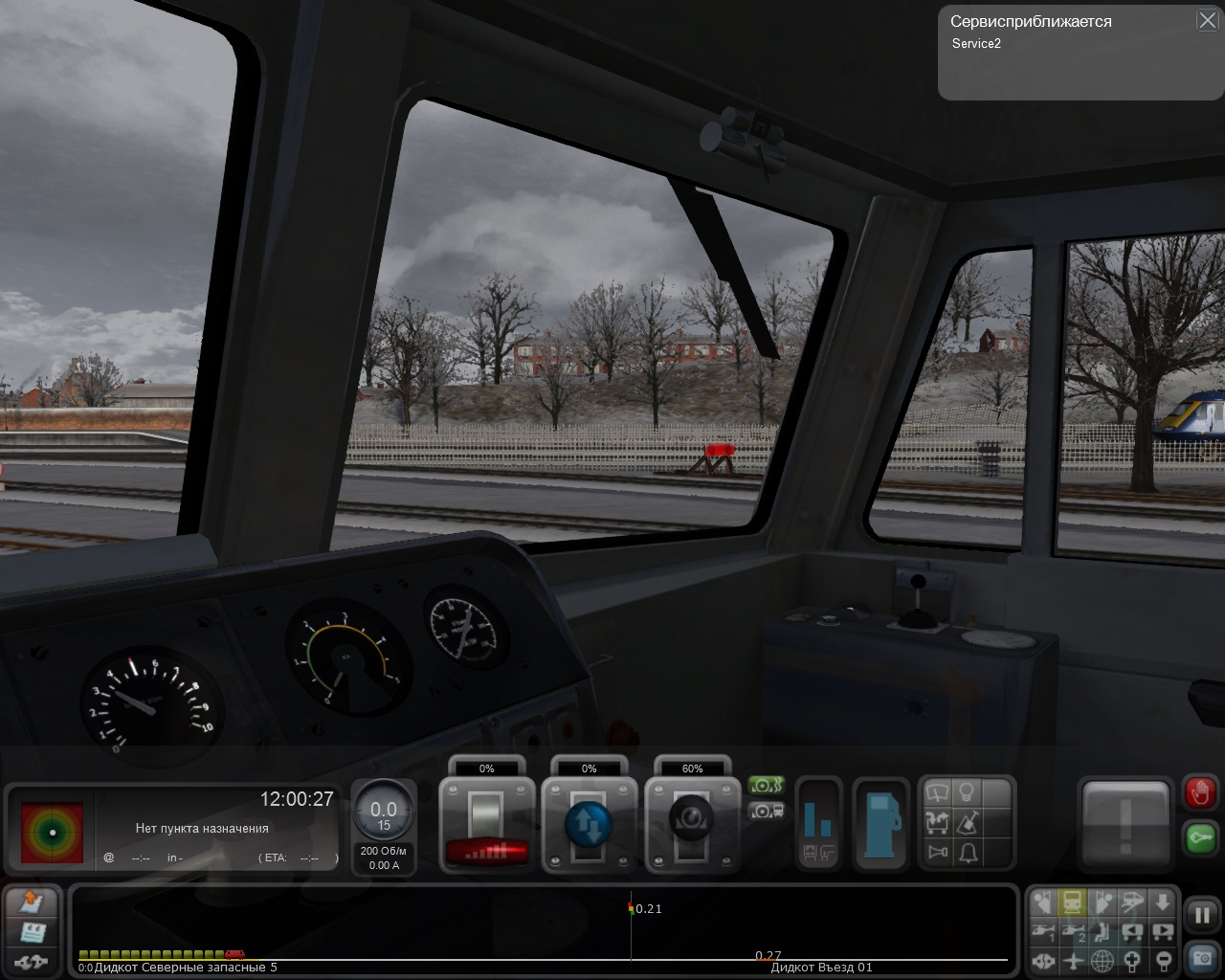The width and height of the screenshot is (1225, 980).
Task: Toggle the blue reverser arrows control
Action: tap(589, 825)
